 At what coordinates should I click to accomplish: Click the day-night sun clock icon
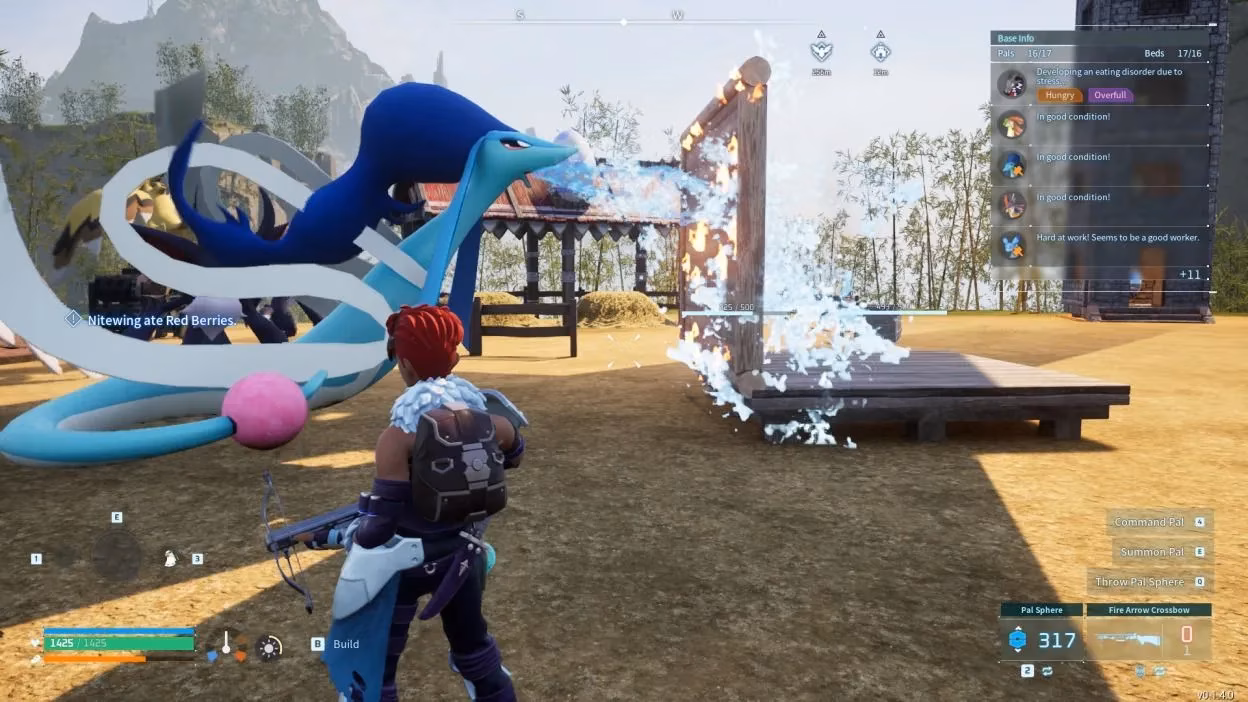[x=268, y=647]
